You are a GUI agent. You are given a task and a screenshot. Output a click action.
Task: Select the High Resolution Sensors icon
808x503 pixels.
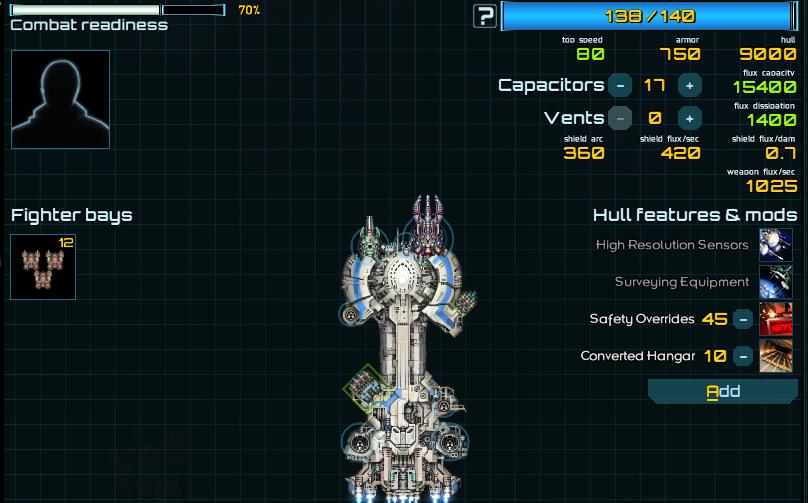pyautogui.click(x=776, y=245)
